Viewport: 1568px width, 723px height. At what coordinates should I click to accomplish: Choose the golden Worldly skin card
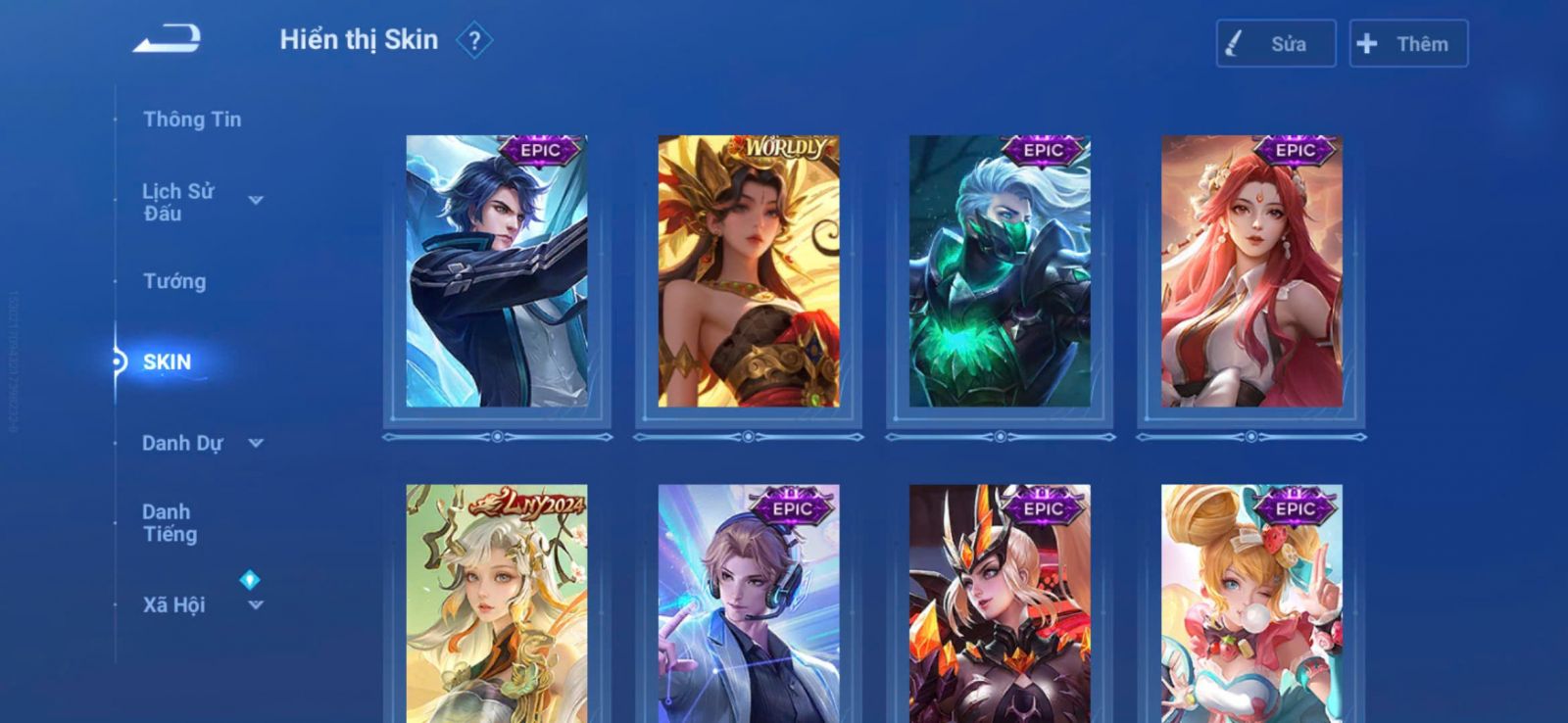(749, 271)
